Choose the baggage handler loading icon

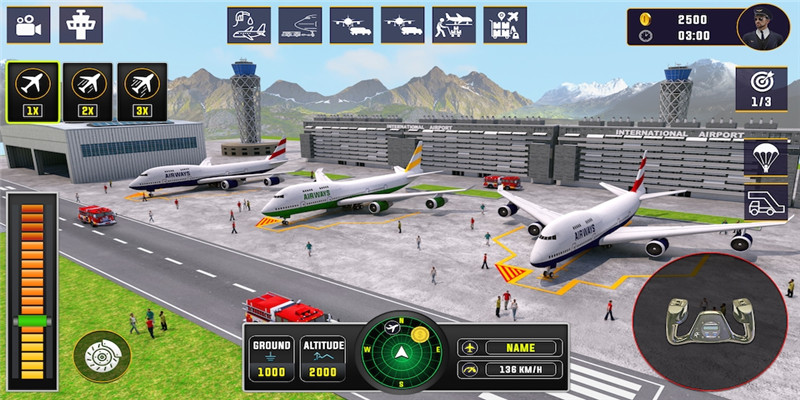coord(454,25)
